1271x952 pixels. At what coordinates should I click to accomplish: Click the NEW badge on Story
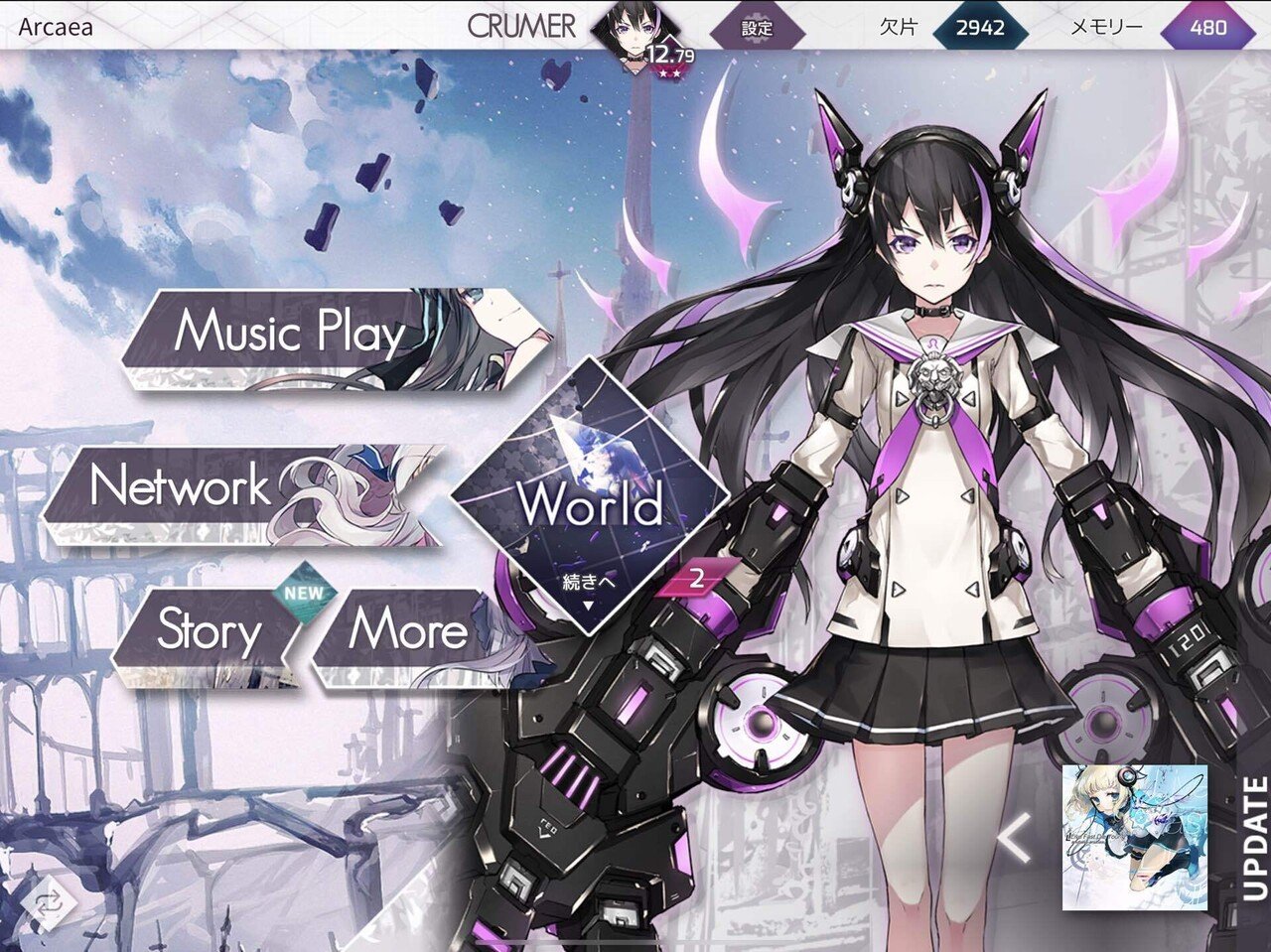coord(301,592)
